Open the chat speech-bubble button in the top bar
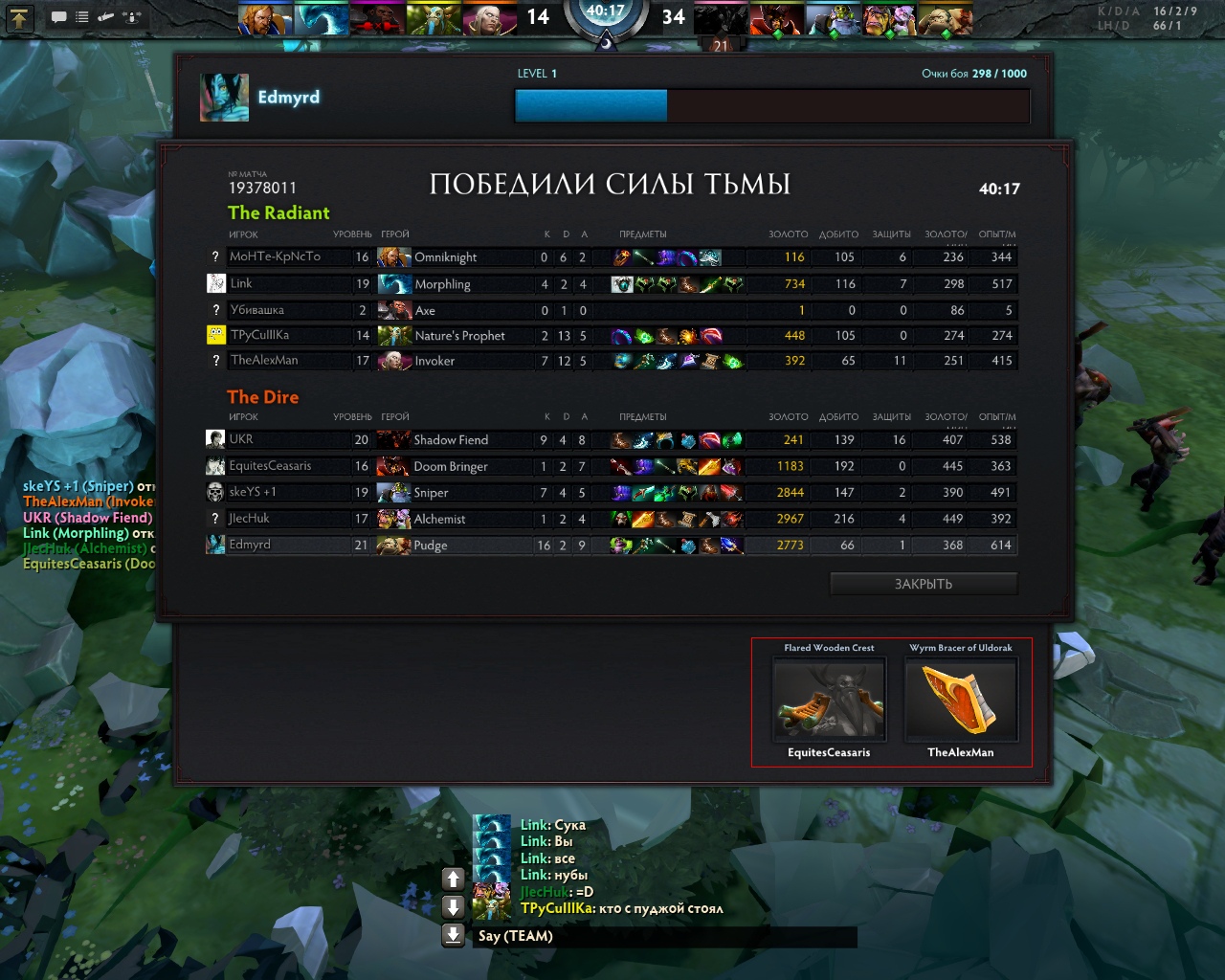The height and width of the screenshot is (980, 1225). tap(58, 16)
